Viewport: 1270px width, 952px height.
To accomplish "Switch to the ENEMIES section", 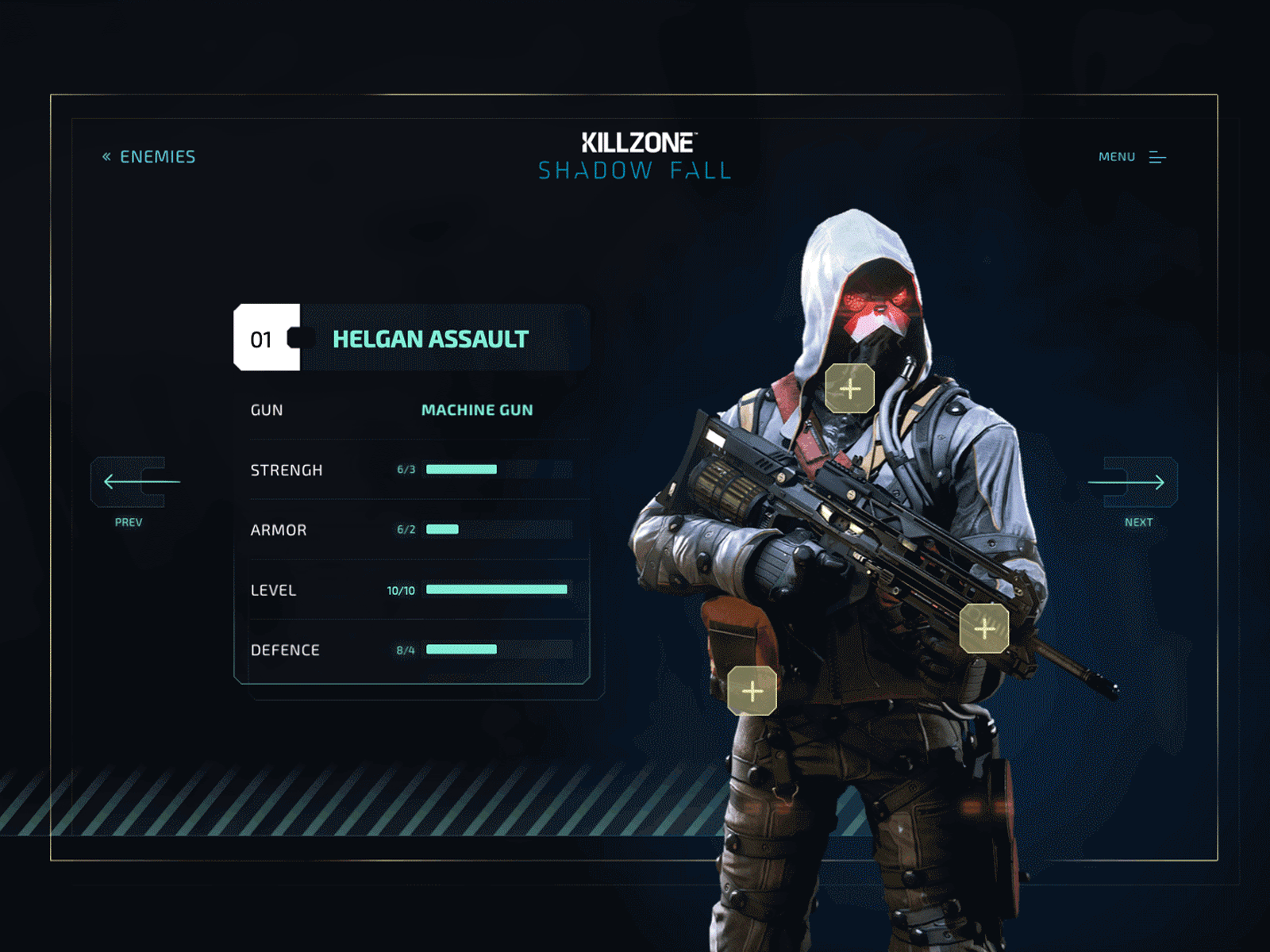I will point(158,156).
